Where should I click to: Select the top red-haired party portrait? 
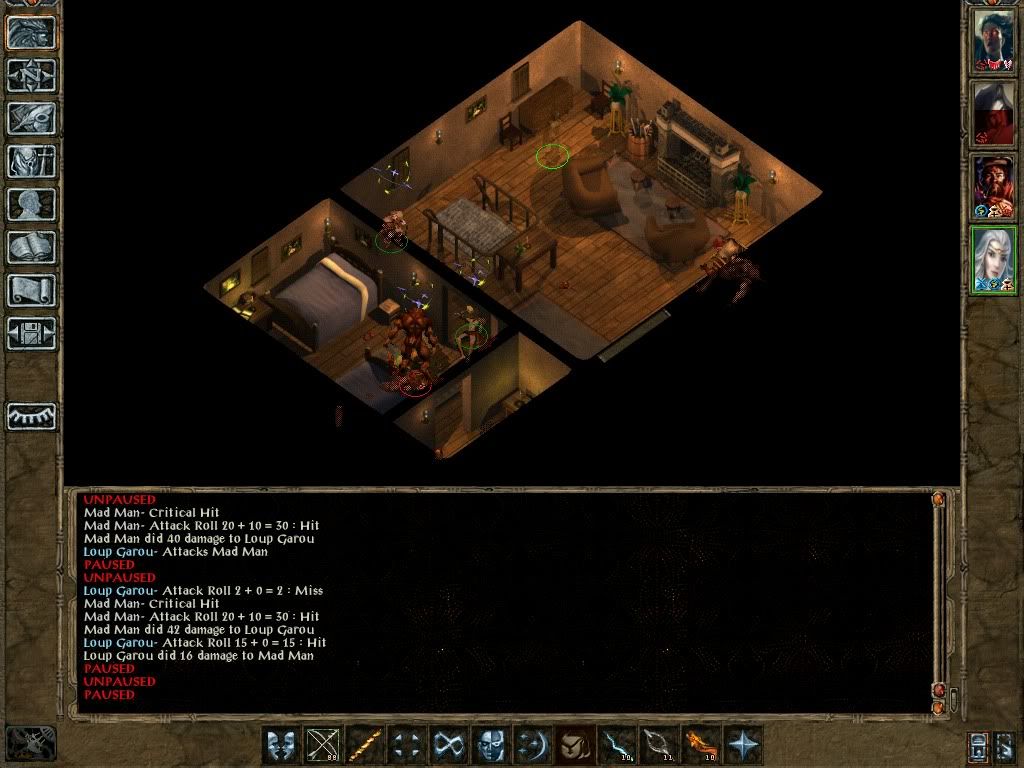pyautogui.click(x=994, y=40)
